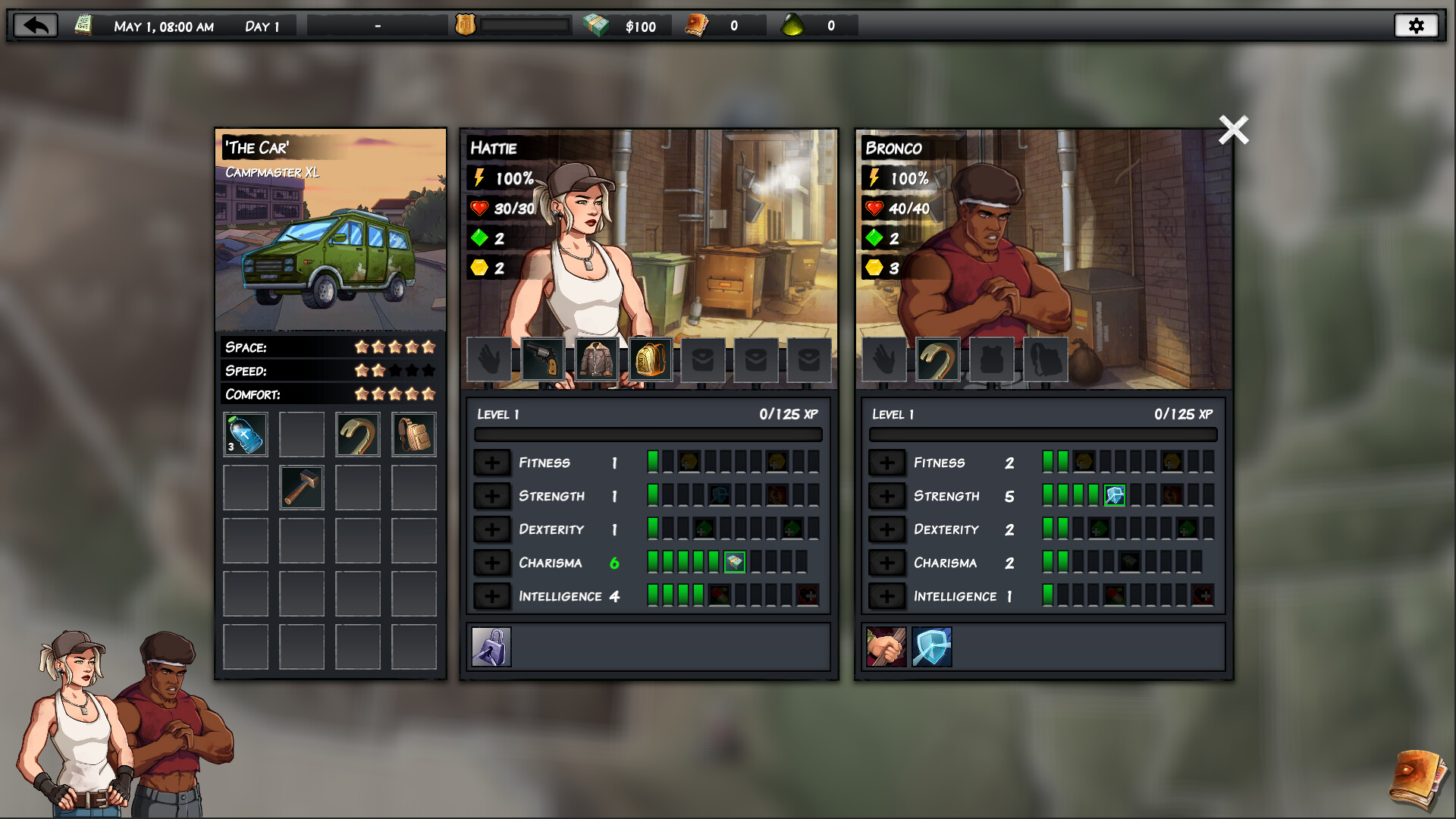Increase Bronco's Strength with the plus button
This screenshot has width=1456, height=819.
coord(887,496)
